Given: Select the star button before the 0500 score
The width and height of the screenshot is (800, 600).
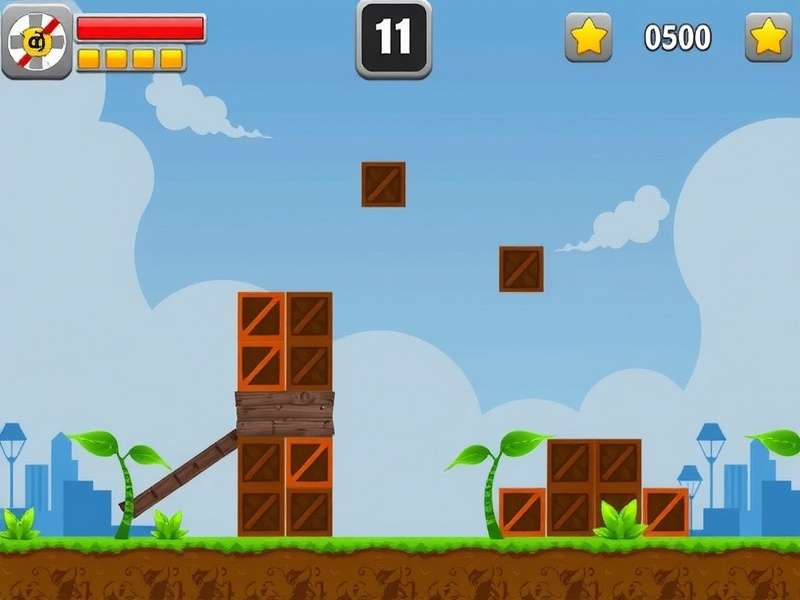Looking at the screenshot, I should coord(588,38).
